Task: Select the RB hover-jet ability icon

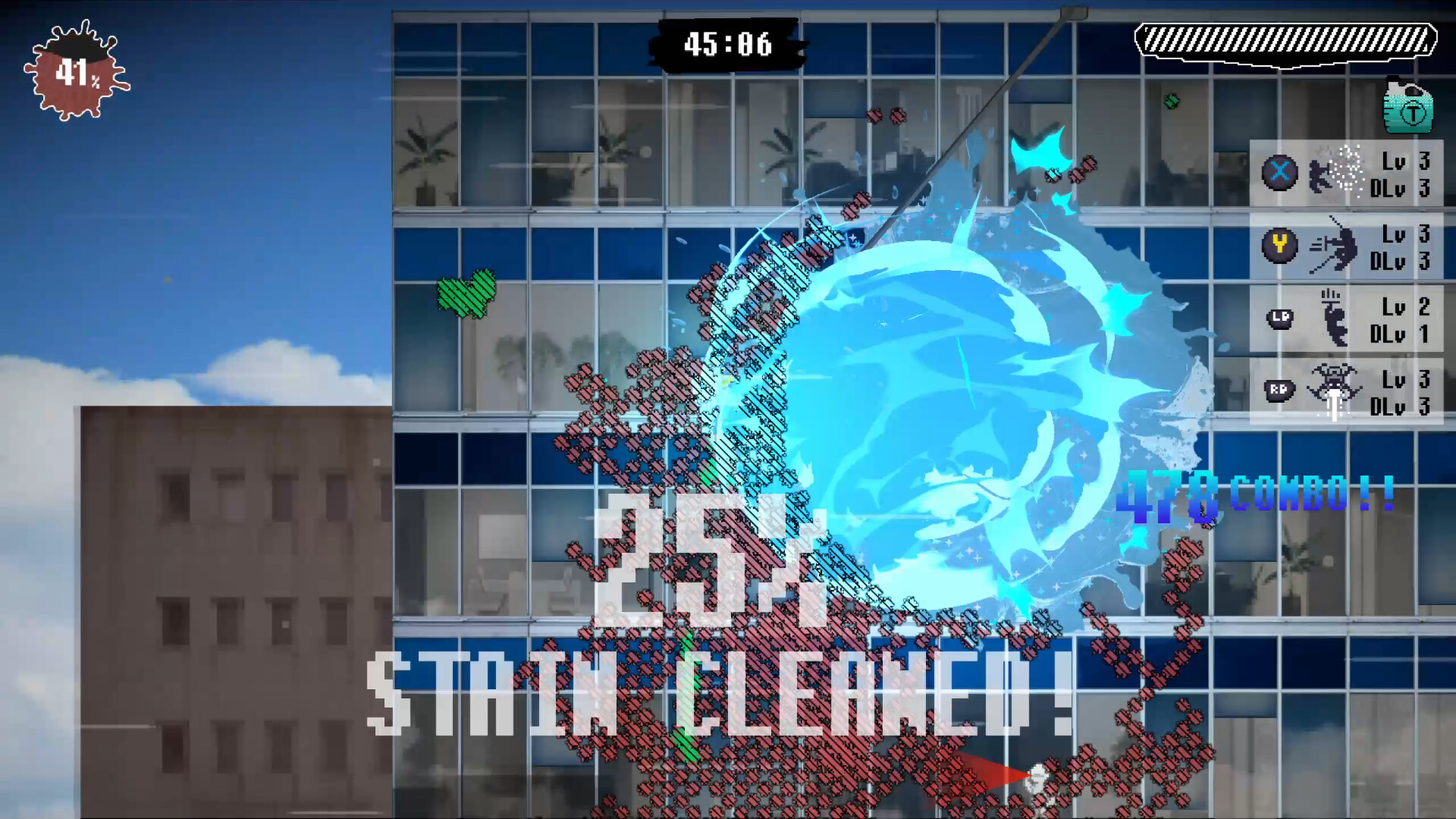Action: (1280, 388)
